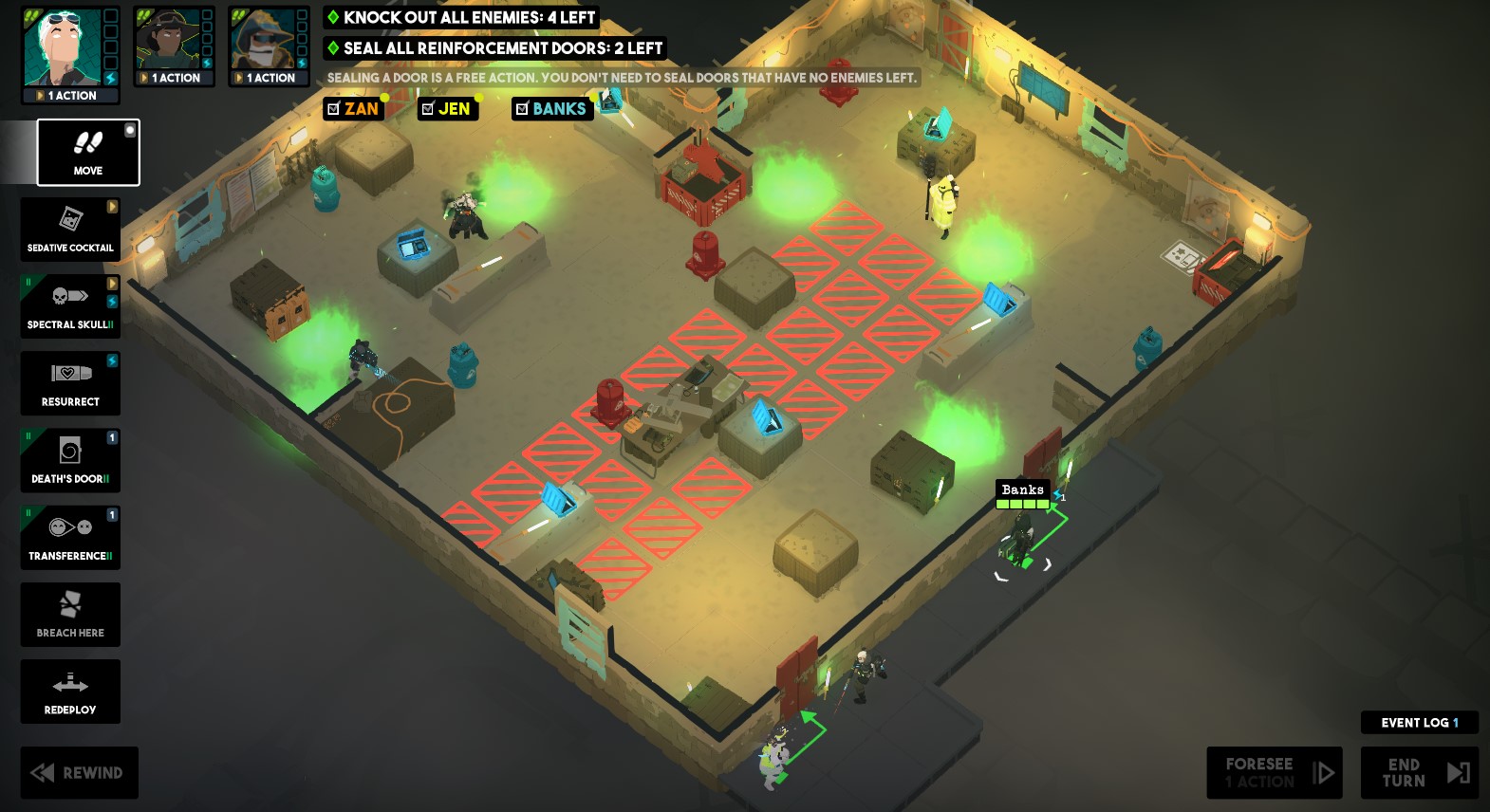Activate the Spectral Skull ability
The image size is (1490, 812).
[x=70, y=305]
